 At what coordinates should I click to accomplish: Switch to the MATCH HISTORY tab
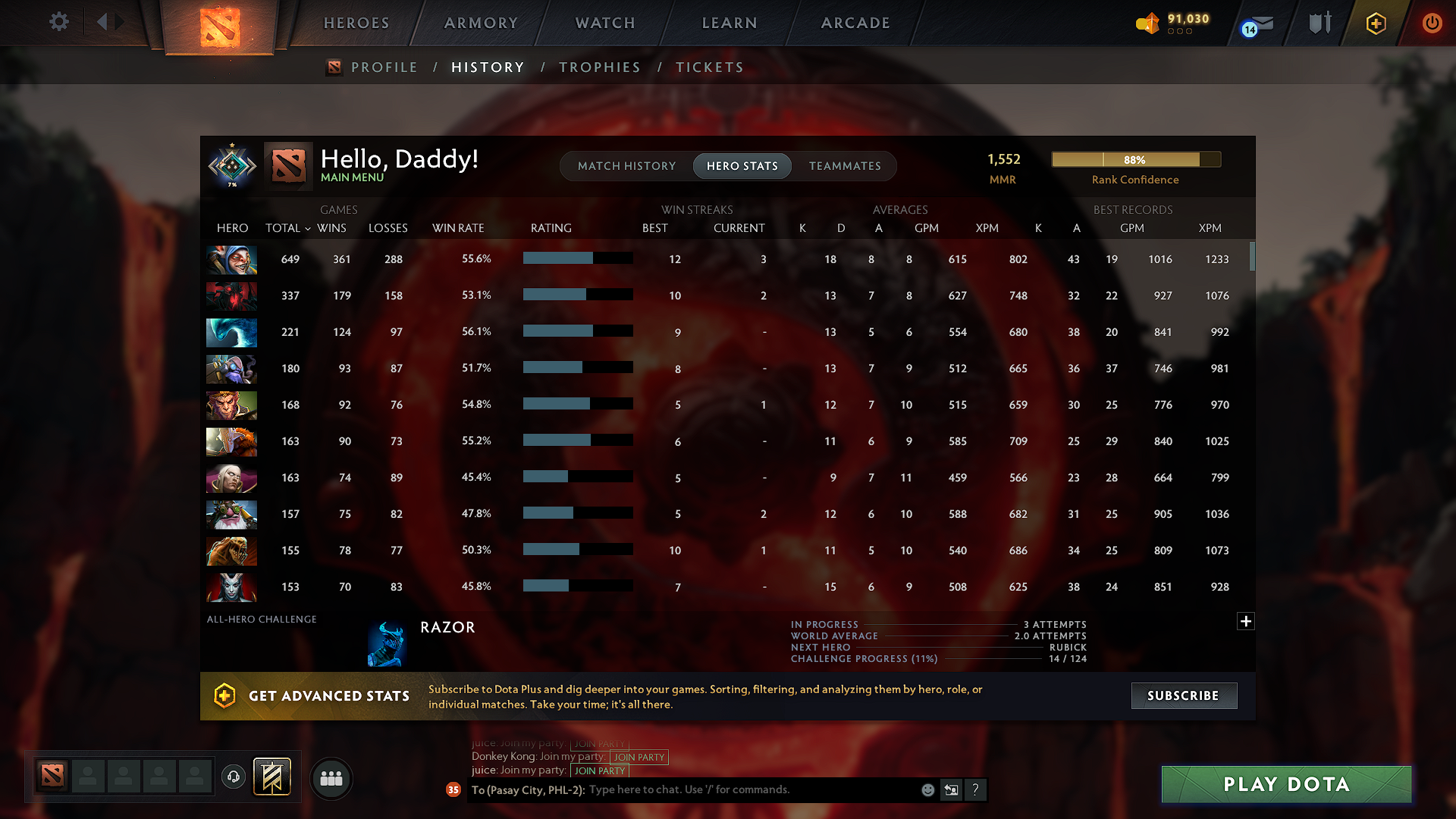pos(626,165)
